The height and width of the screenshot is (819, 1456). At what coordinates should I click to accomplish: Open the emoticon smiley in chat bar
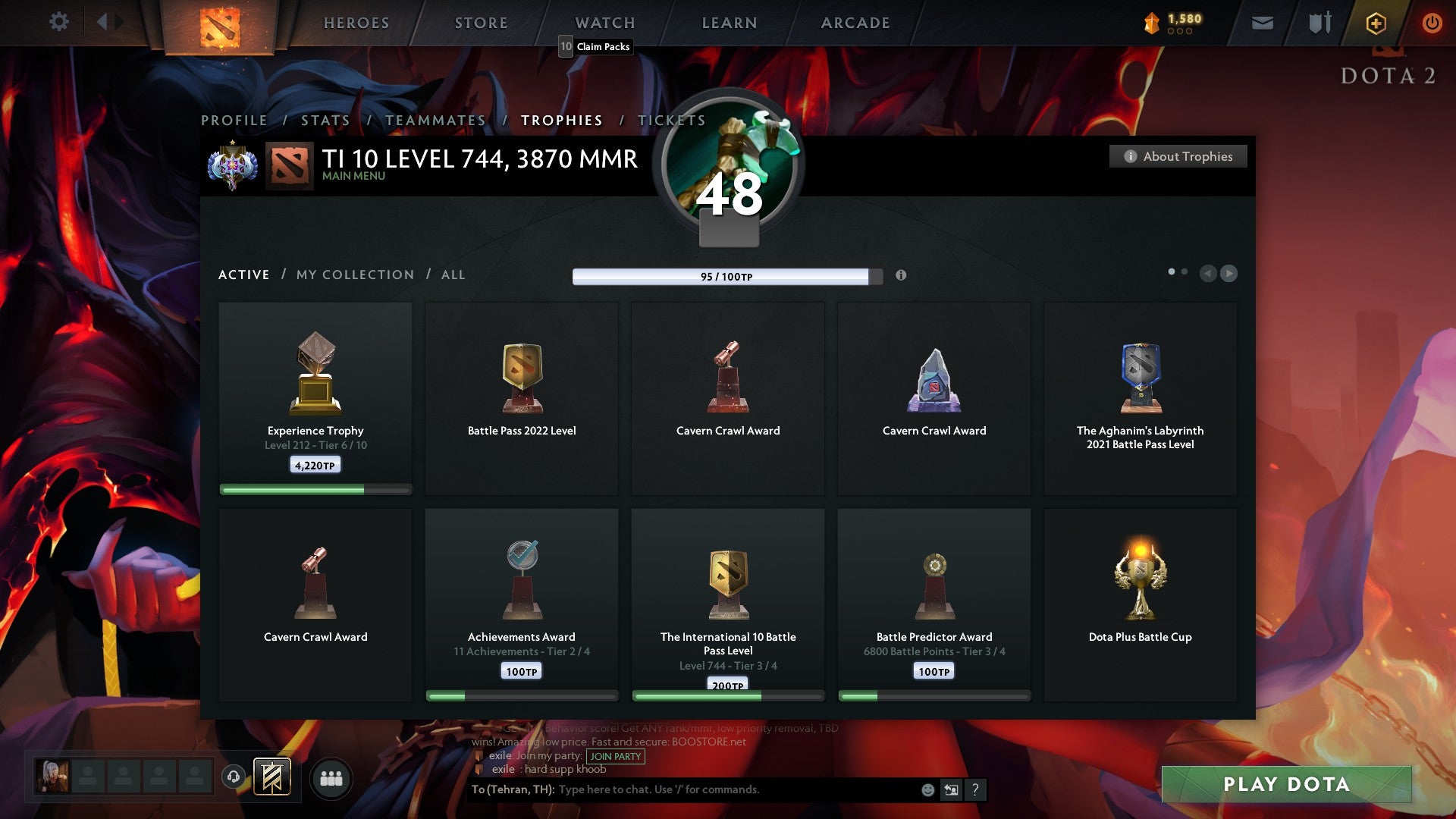click(x=927, y=789)
